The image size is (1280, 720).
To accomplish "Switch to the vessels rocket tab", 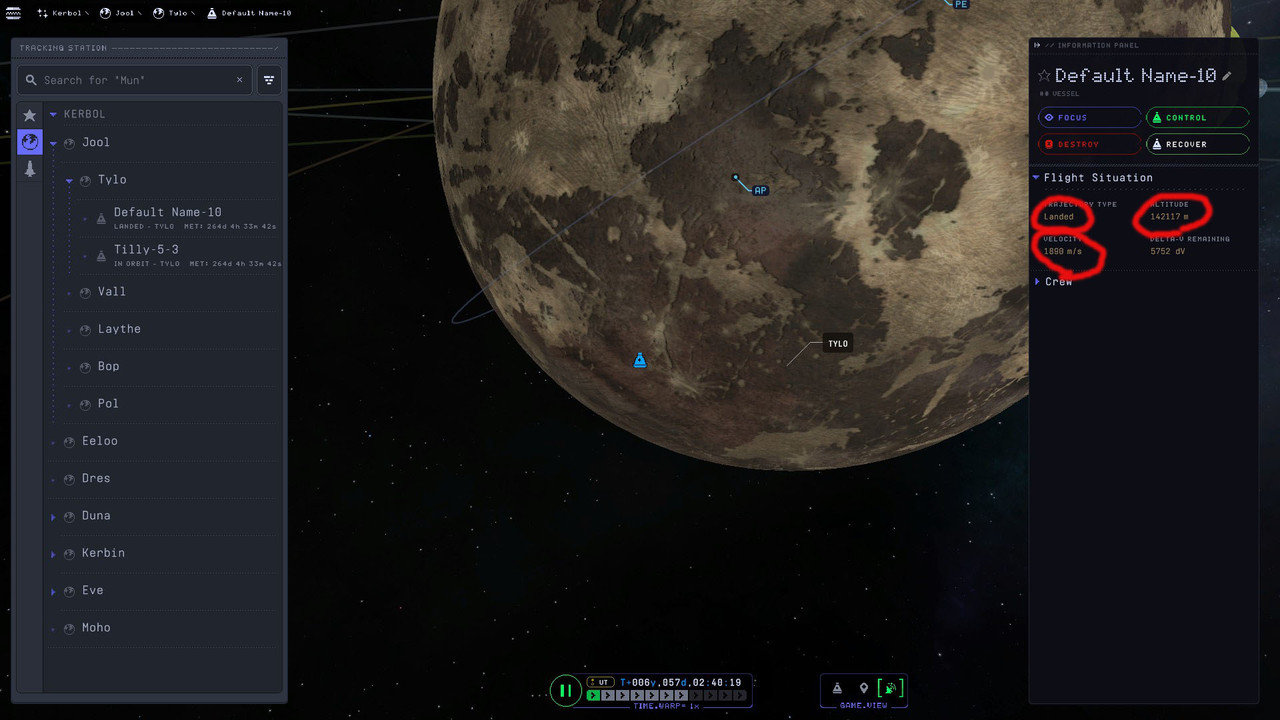I will (x=30, y=169).
